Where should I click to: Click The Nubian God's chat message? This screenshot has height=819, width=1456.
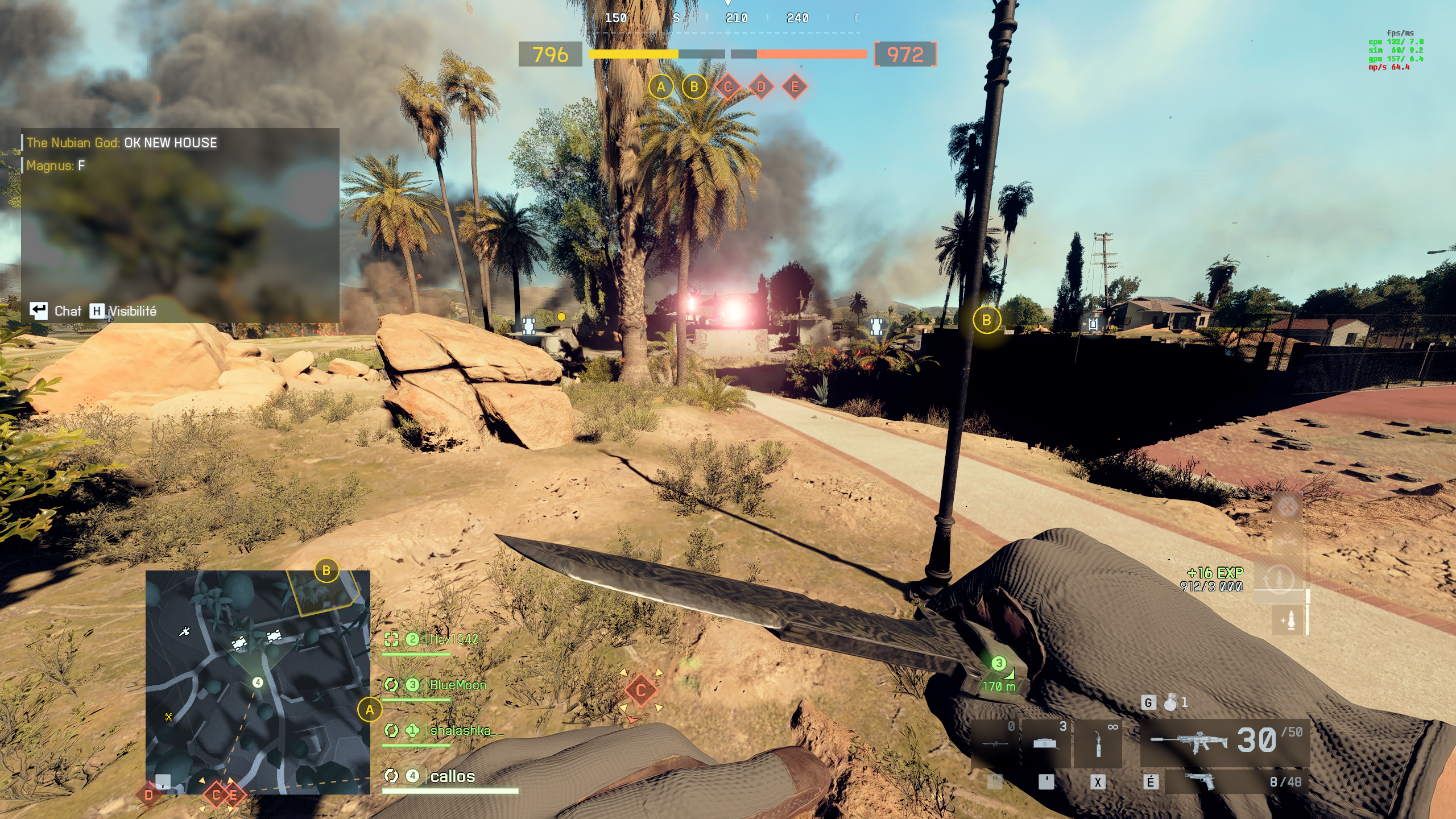122,143
